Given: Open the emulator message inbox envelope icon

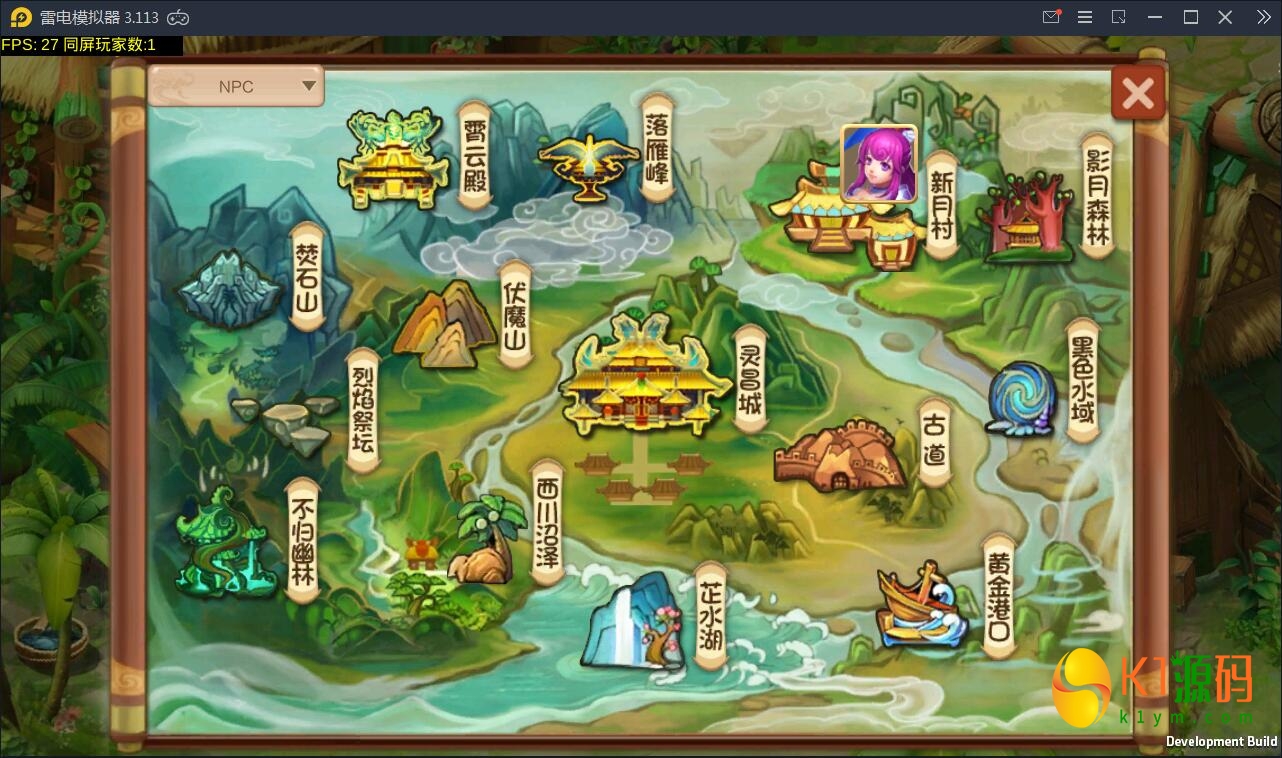Looking at the screenshot, I should tap(1050, 17).
